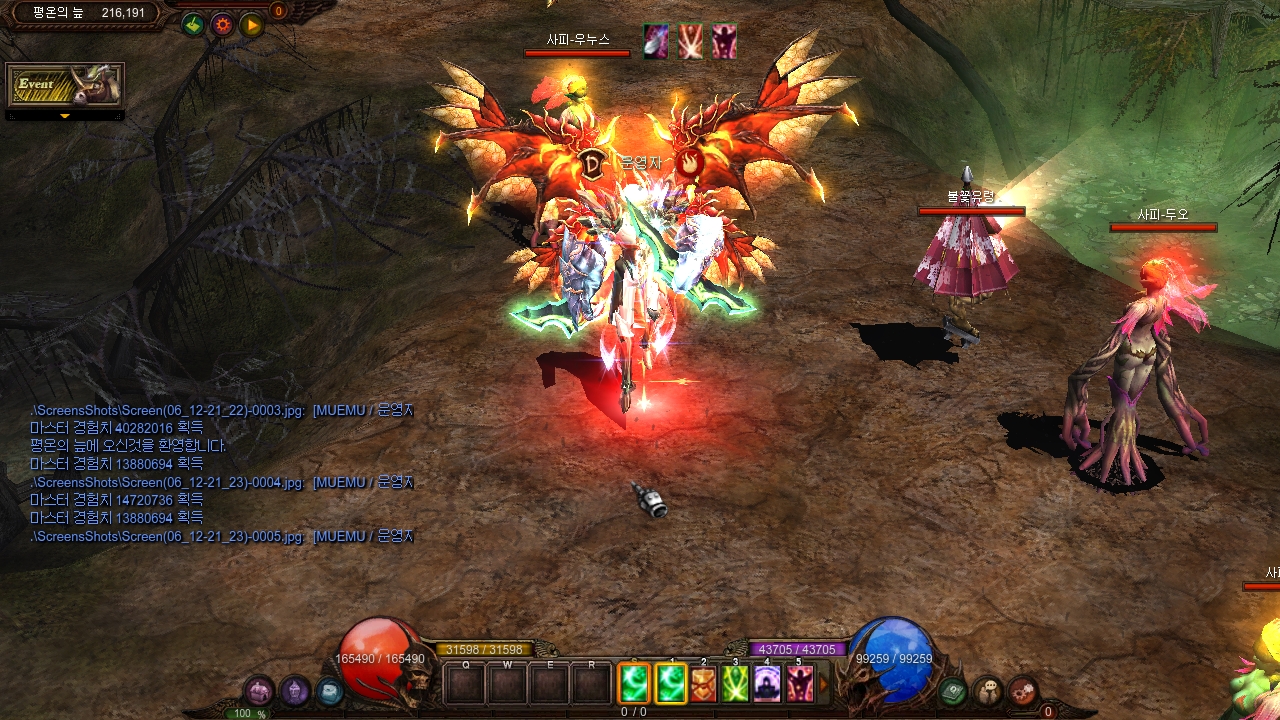
Task: Use the purple hooded figure skill in slot 4
Action: 767,685
